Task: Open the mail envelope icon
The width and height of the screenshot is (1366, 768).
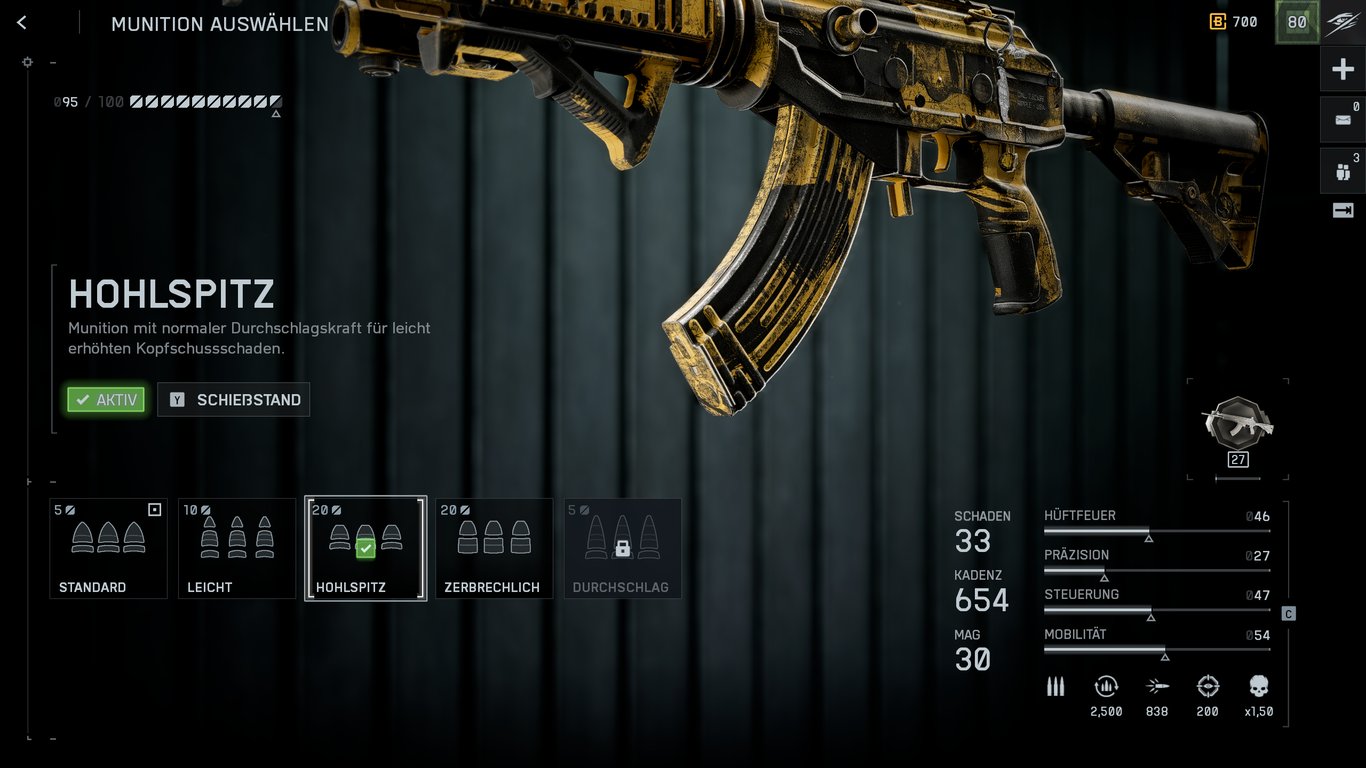Action: [x=1342, y=120]
